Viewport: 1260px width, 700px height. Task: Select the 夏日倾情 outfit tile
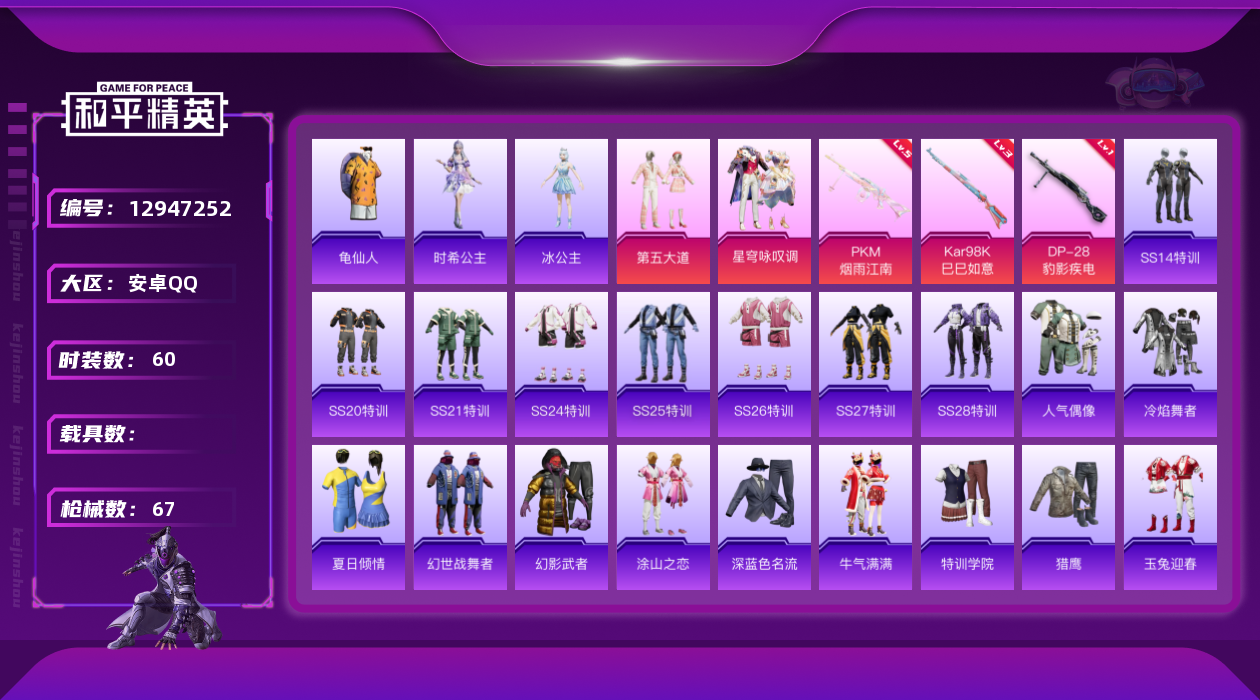click(358, 517)
